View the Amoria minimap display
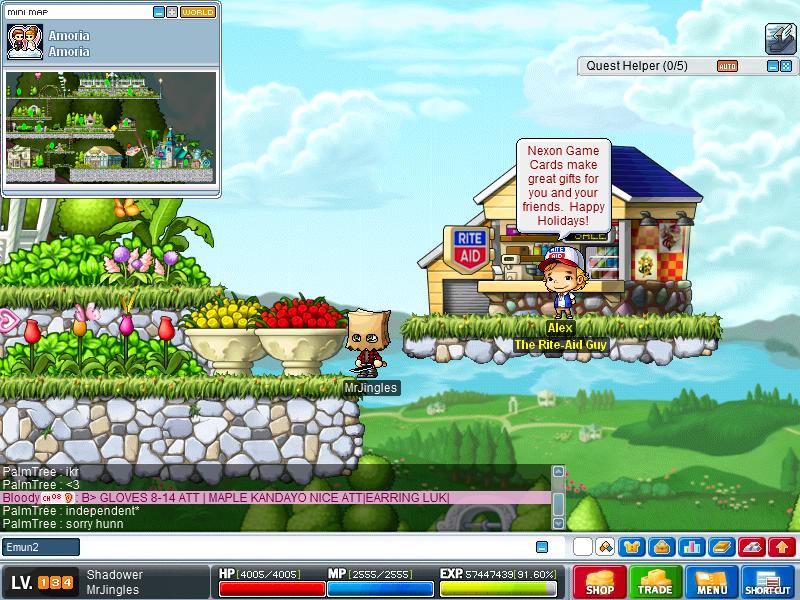 [110, 119]
